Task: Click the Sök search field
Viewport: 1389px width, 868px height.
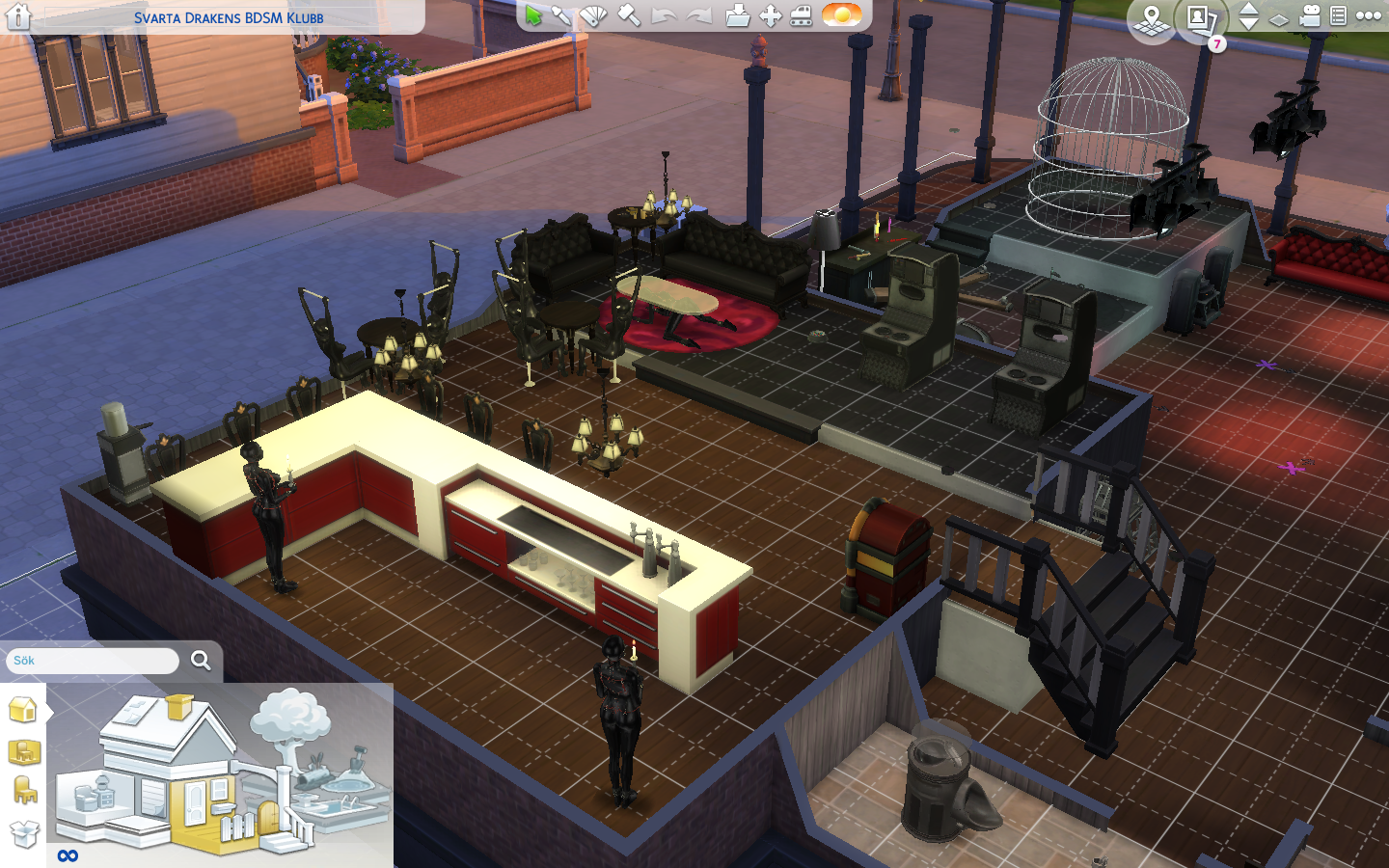Action: [x=92, y=661]
